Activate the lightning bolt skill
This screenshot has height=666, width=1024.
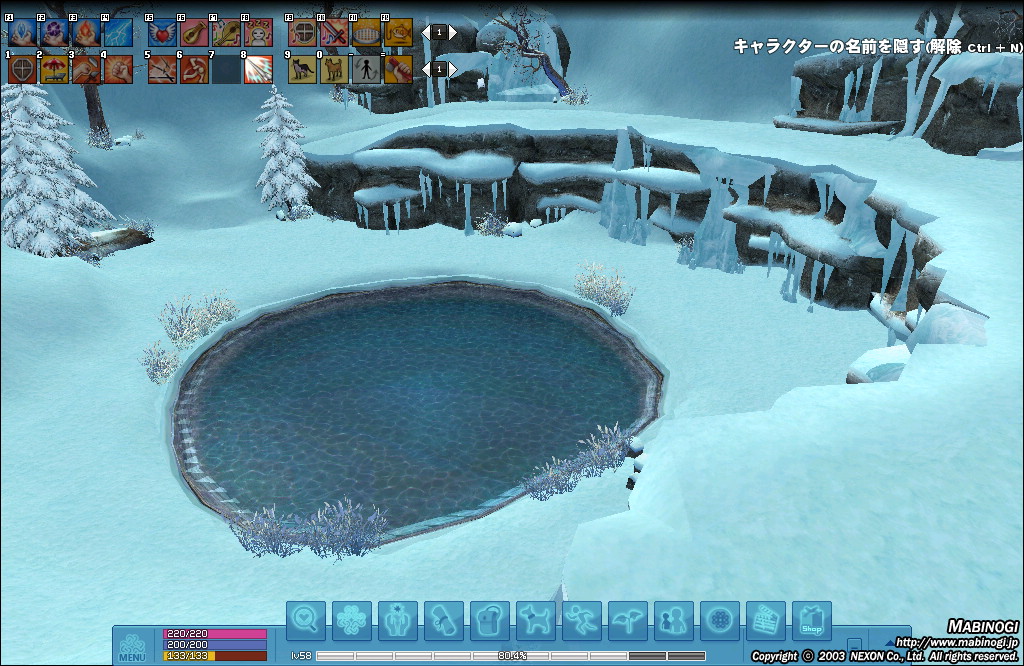pyautogui.click(x=118, y=32)
